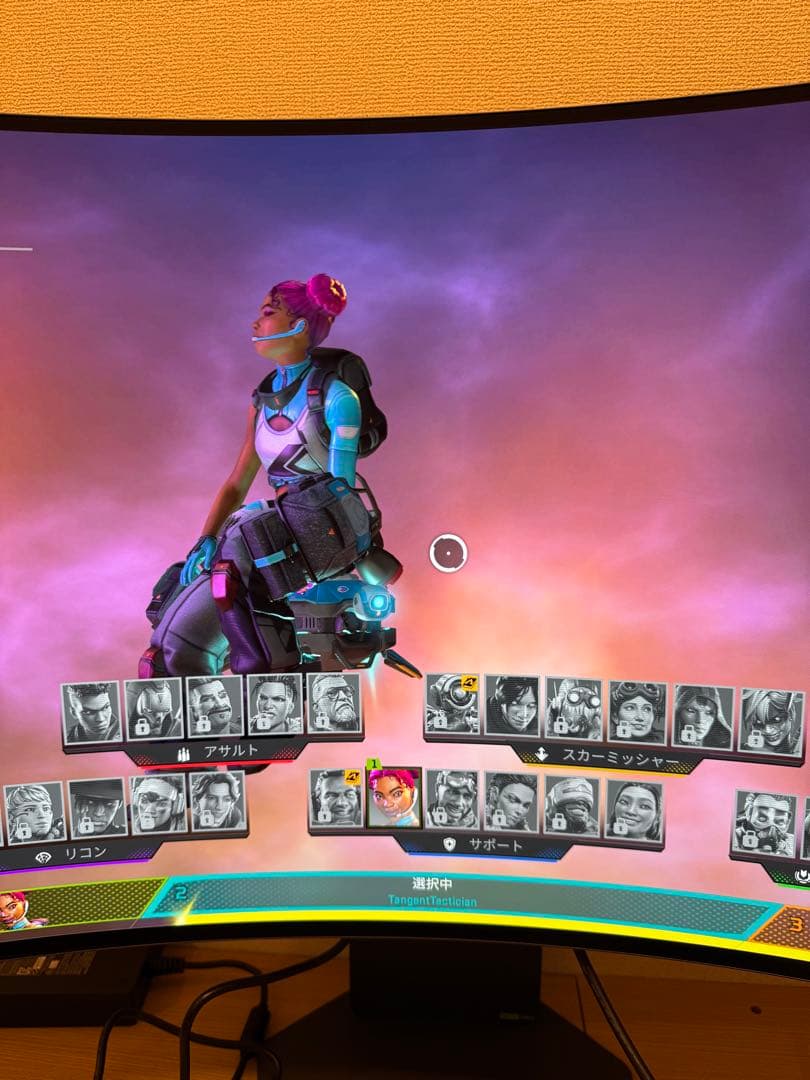Select Mad Maggie's locked portrait
This screenshot has width=810, height=1080.
275,704
